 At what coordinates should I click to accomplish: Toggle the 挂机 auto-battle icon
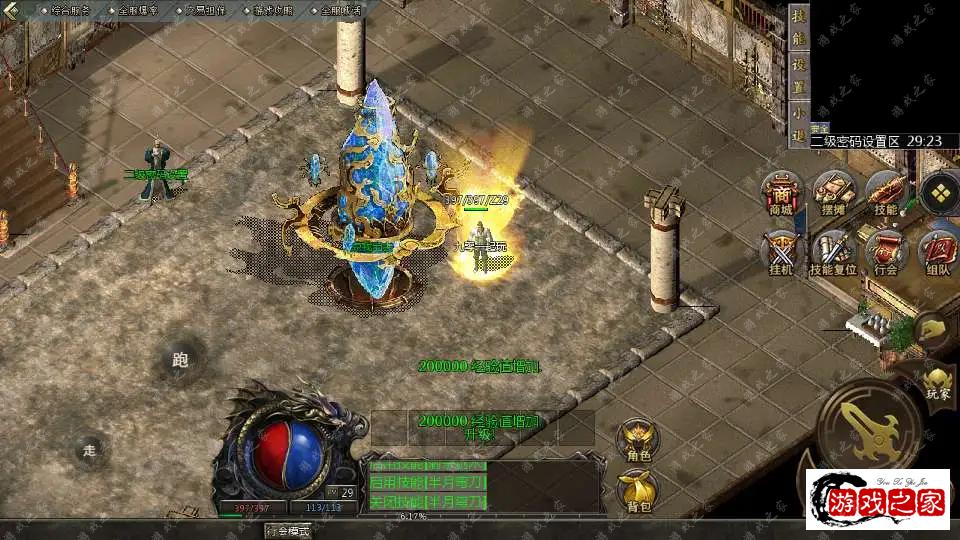(780, 252)
